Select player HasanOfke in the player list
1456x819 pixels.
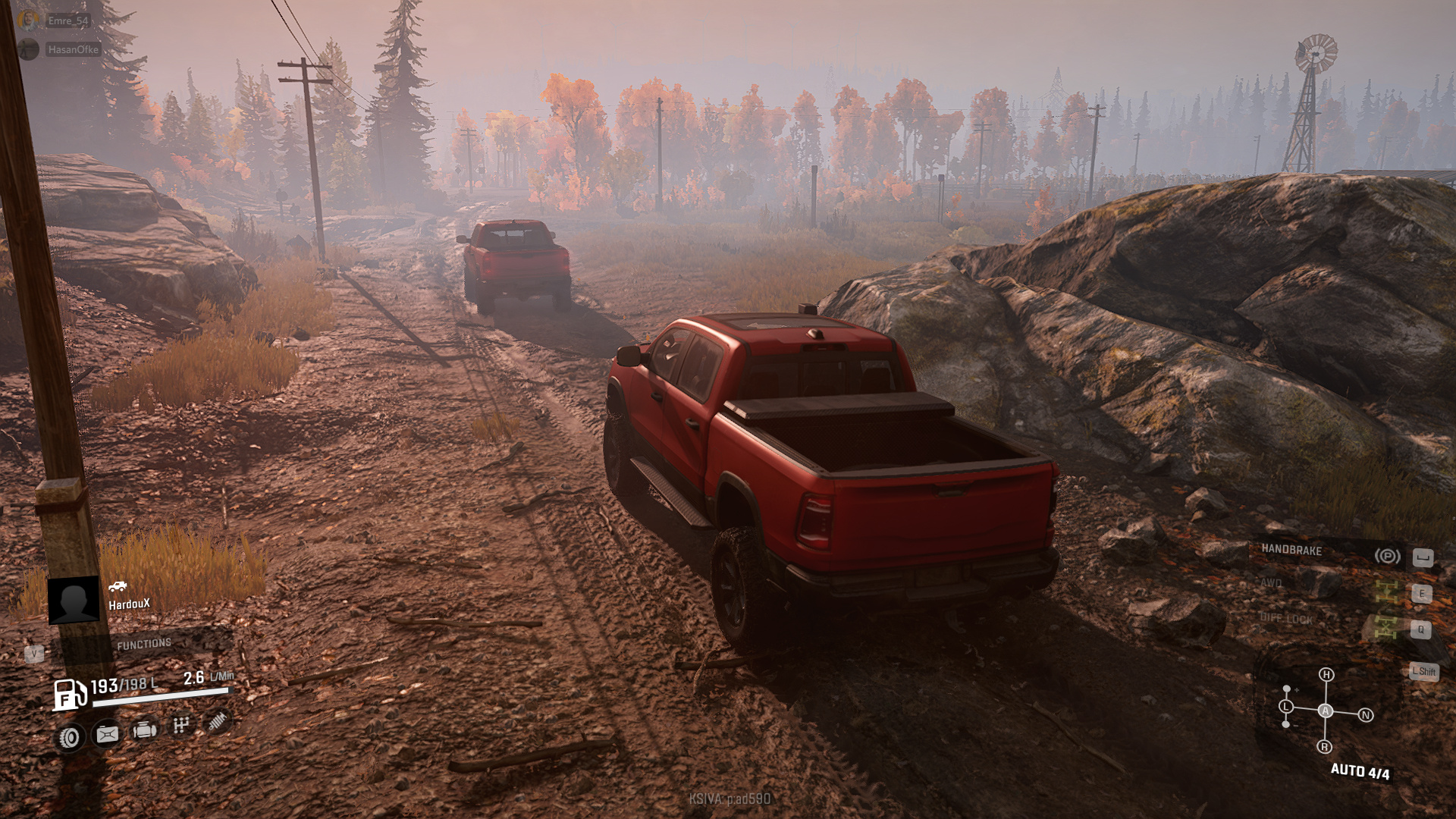72,49
